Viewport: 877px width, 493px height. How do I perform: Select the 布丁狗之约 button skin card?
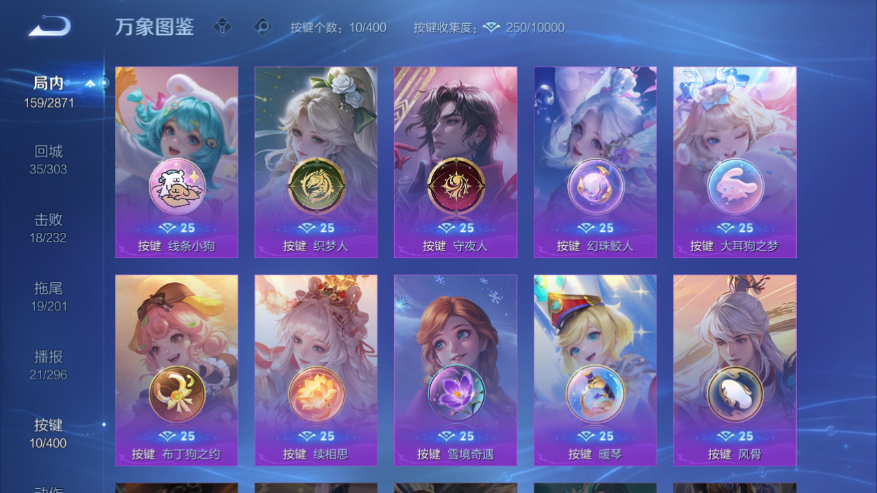[177, 370]
